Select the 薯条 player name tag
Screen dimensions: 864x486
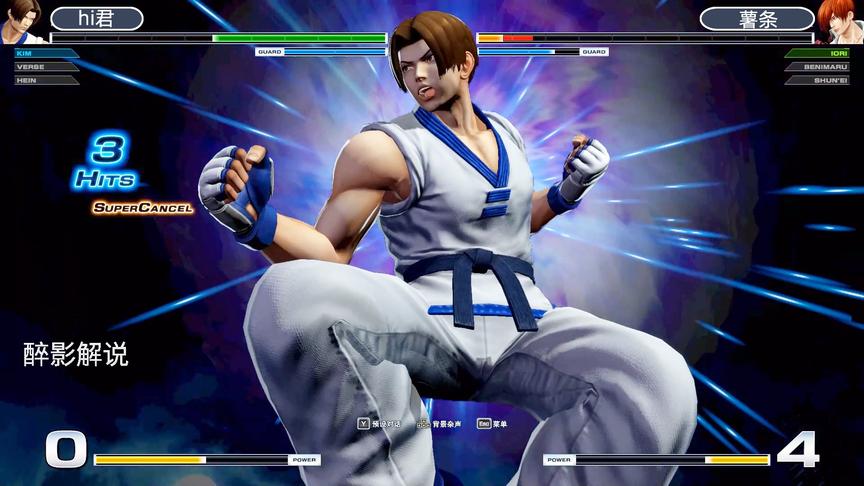756,19
